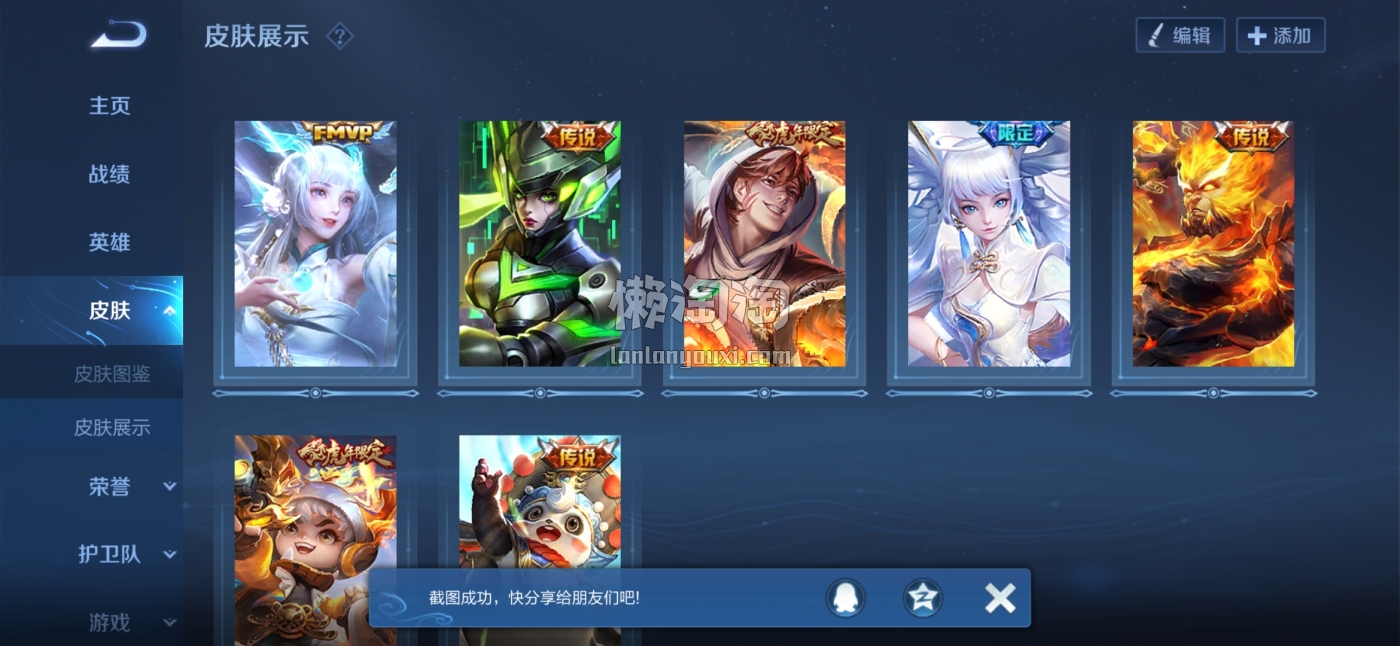Share screenshot to QQ penguin icon
The image size is (1400, 646).
tap(845, 598)
